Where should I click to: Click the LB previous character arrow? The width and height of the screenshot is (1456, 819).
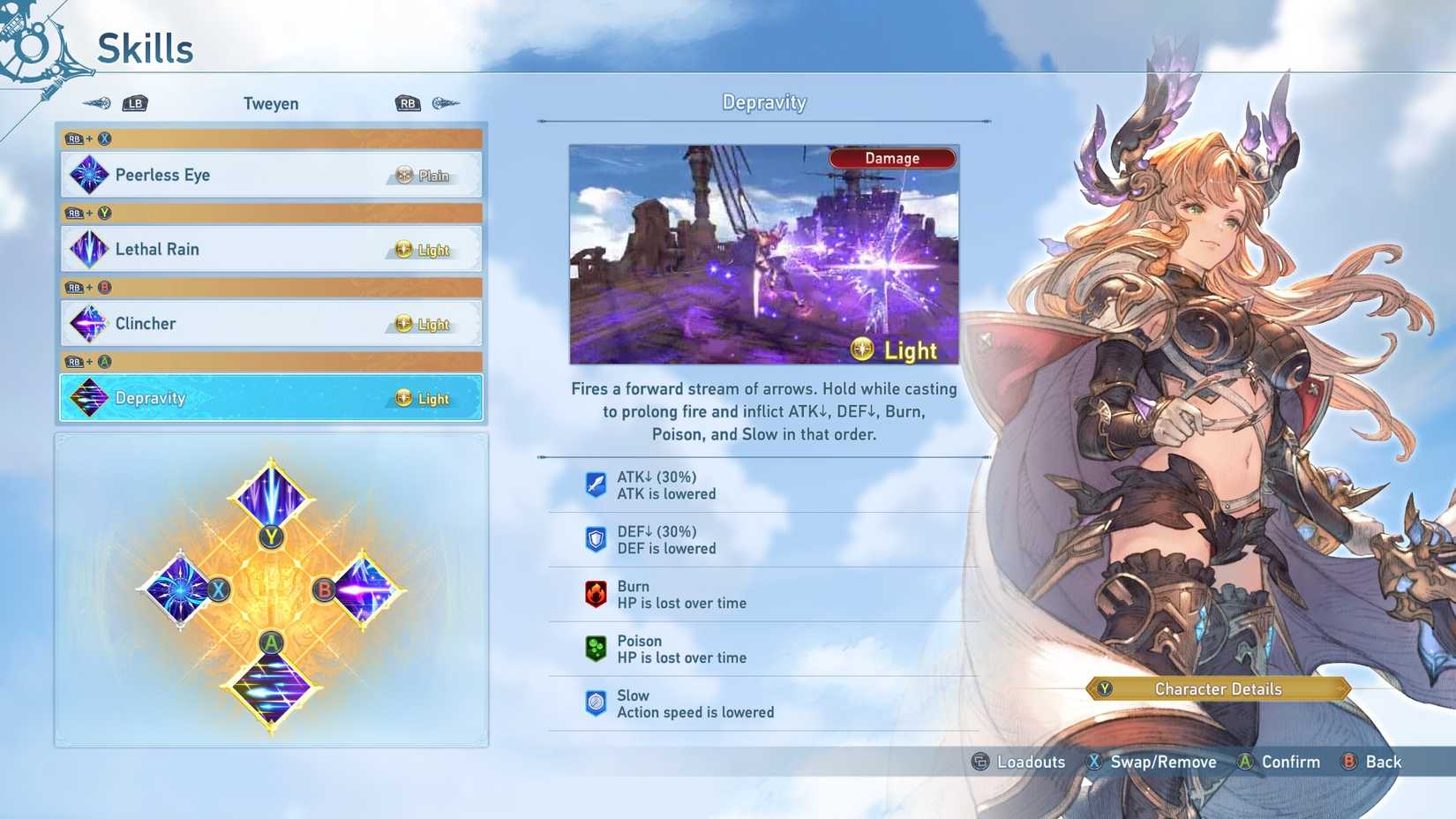coord(134,102)
